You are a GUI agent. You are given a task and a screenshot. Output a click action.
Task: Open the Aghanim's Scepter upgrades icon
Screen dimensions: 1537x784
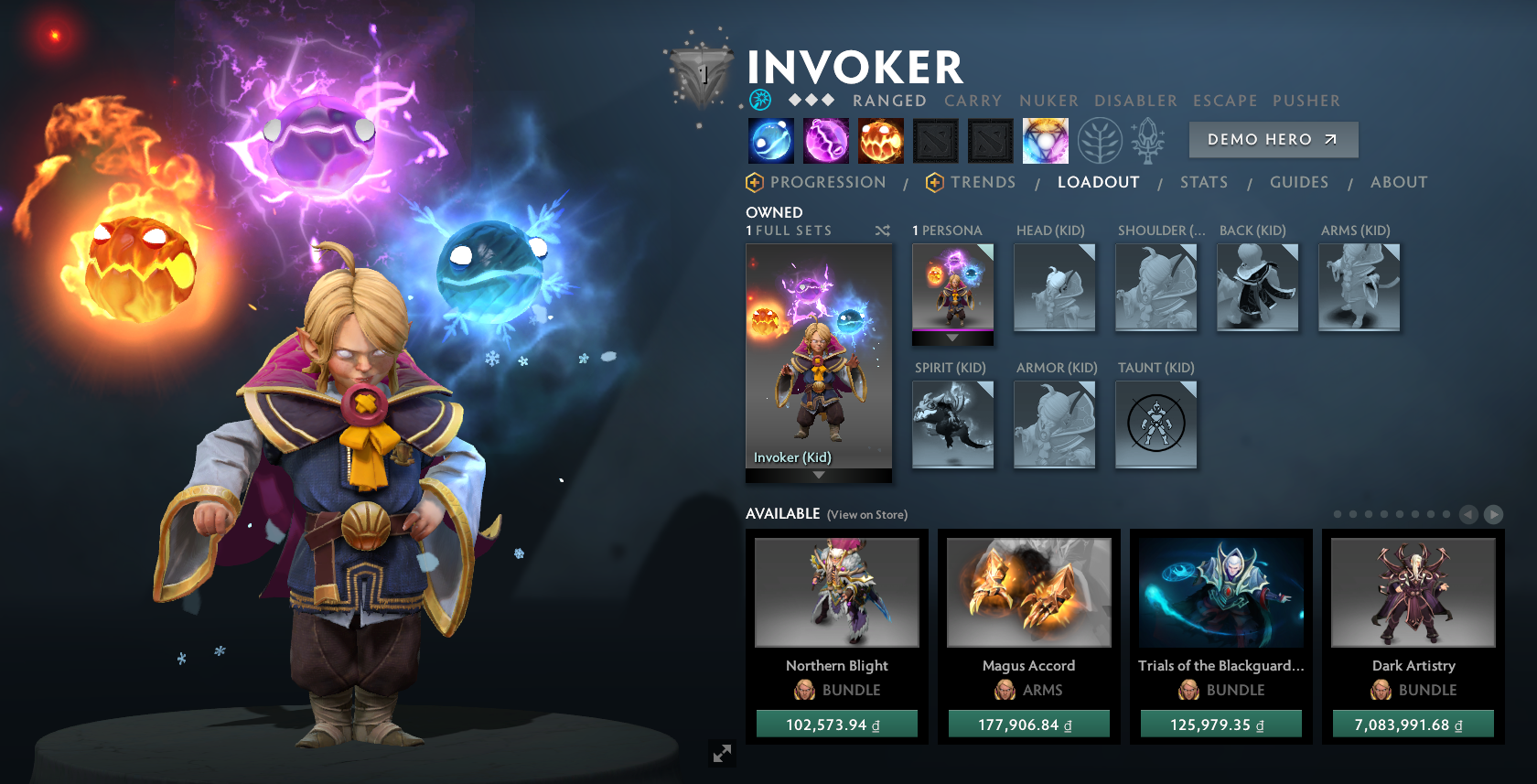click(1147, 140)
